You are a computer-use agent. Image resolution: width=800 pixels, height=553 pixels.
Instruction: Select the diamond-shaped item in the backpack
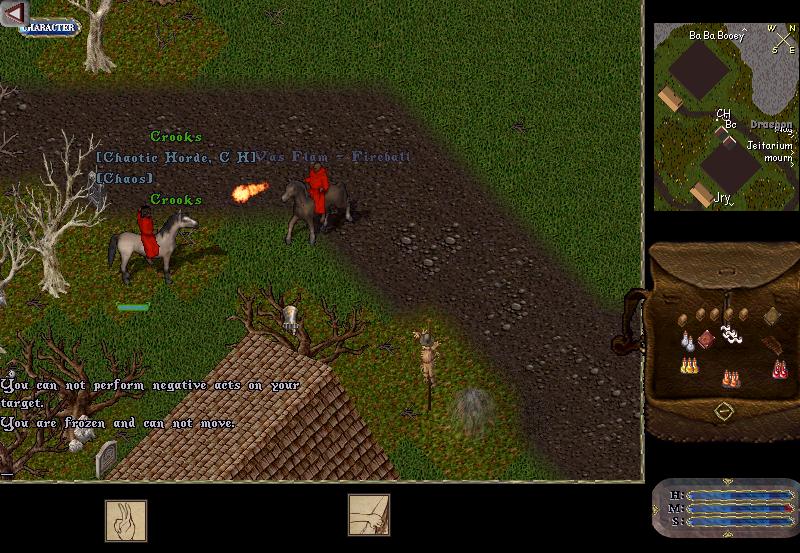tap(771, 317)
